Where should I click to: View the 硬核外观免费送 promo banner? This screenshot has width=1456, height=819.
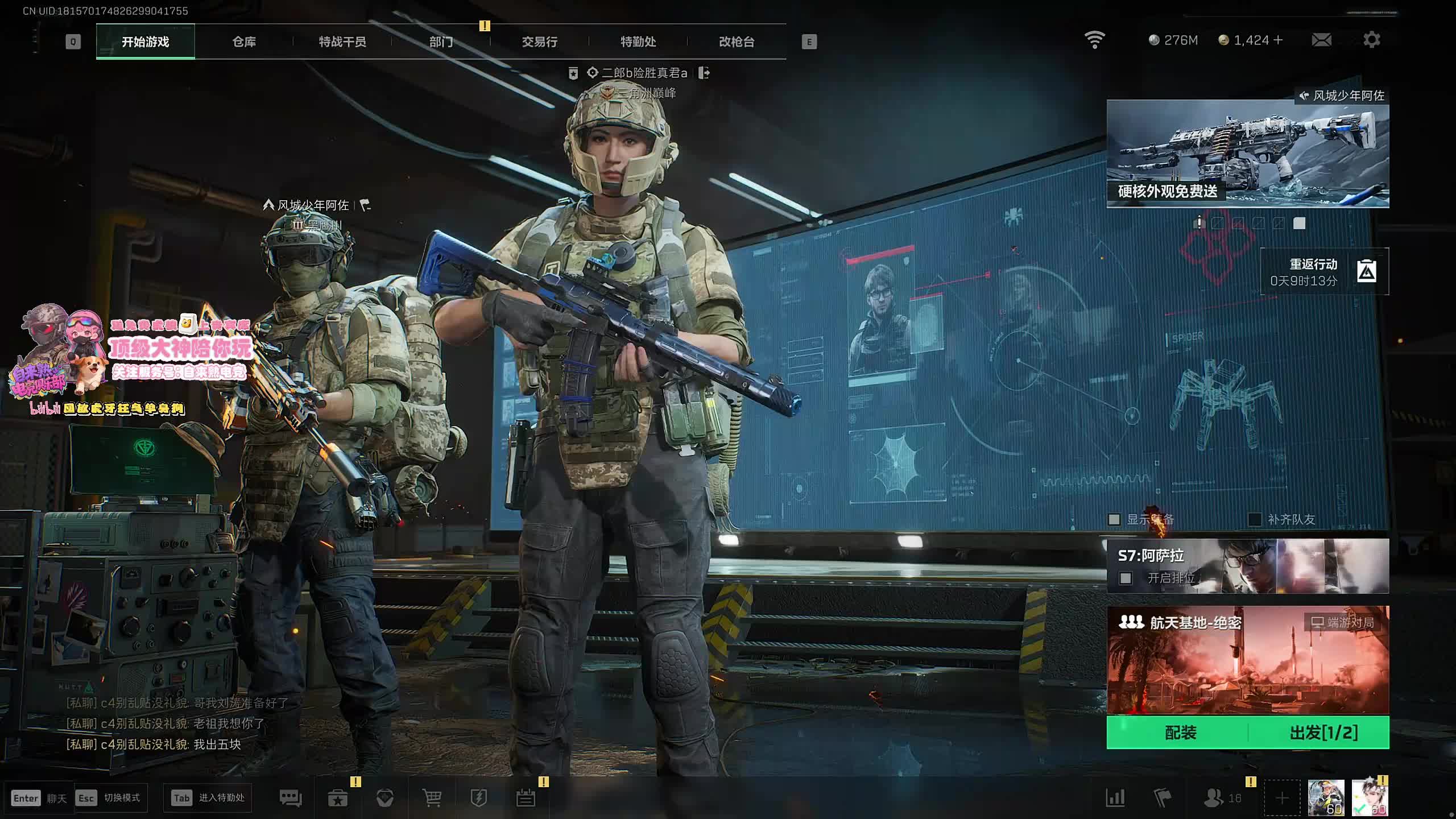coord(1247,154)
